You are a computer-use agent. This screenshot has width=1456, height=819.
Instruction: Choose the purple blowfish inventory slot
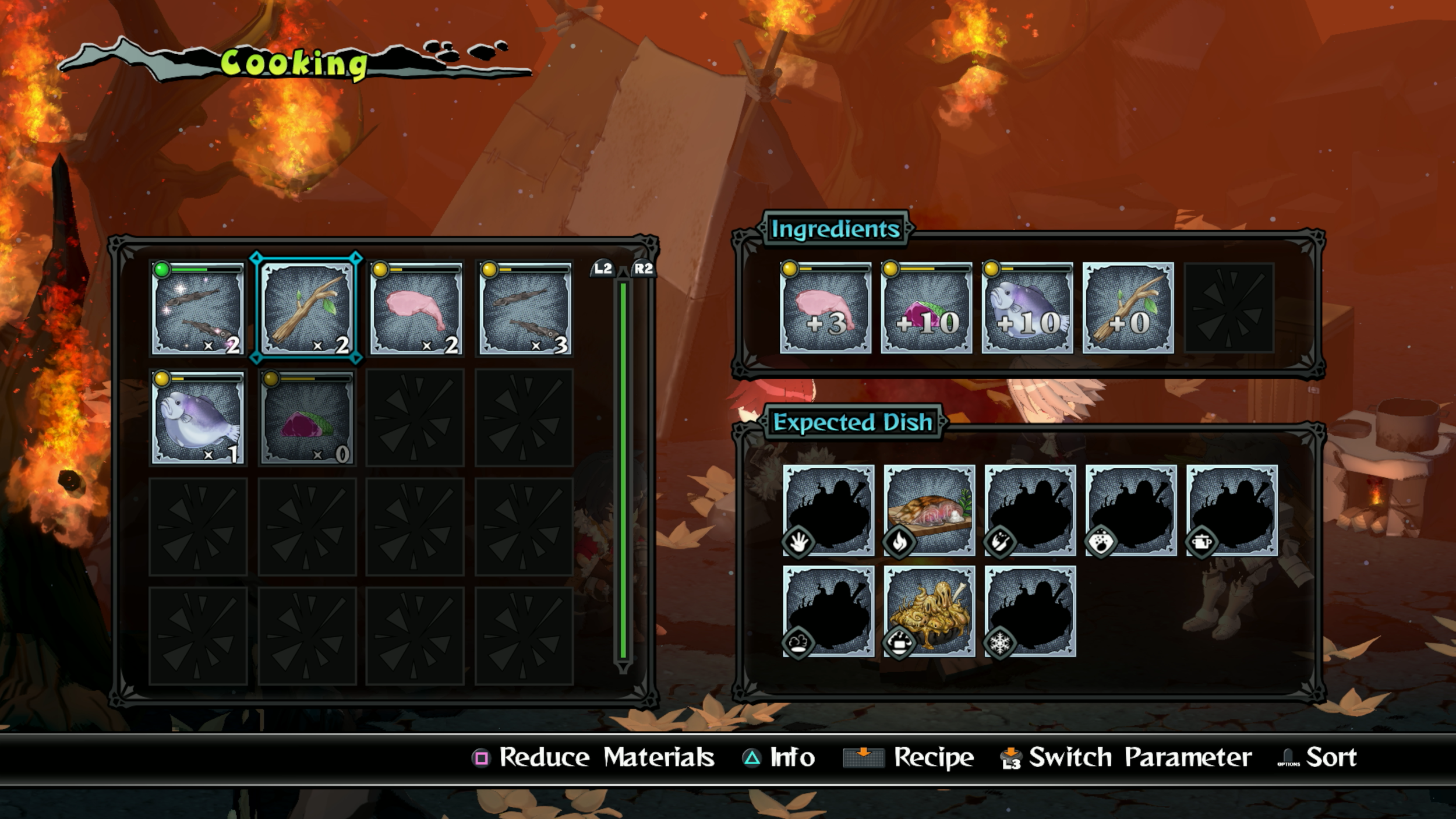(197, 418)
